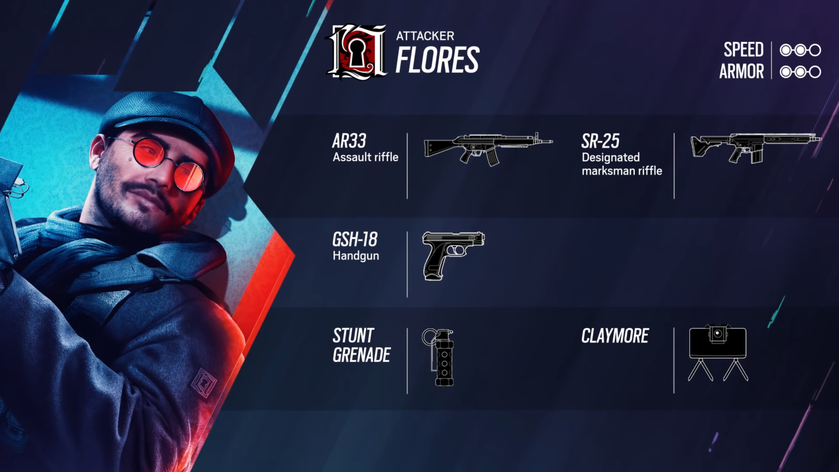This screenshot has width=839, height=472.
Task: Choose the SR-25 marksman rifle
Action: click(x=755, y=147)
